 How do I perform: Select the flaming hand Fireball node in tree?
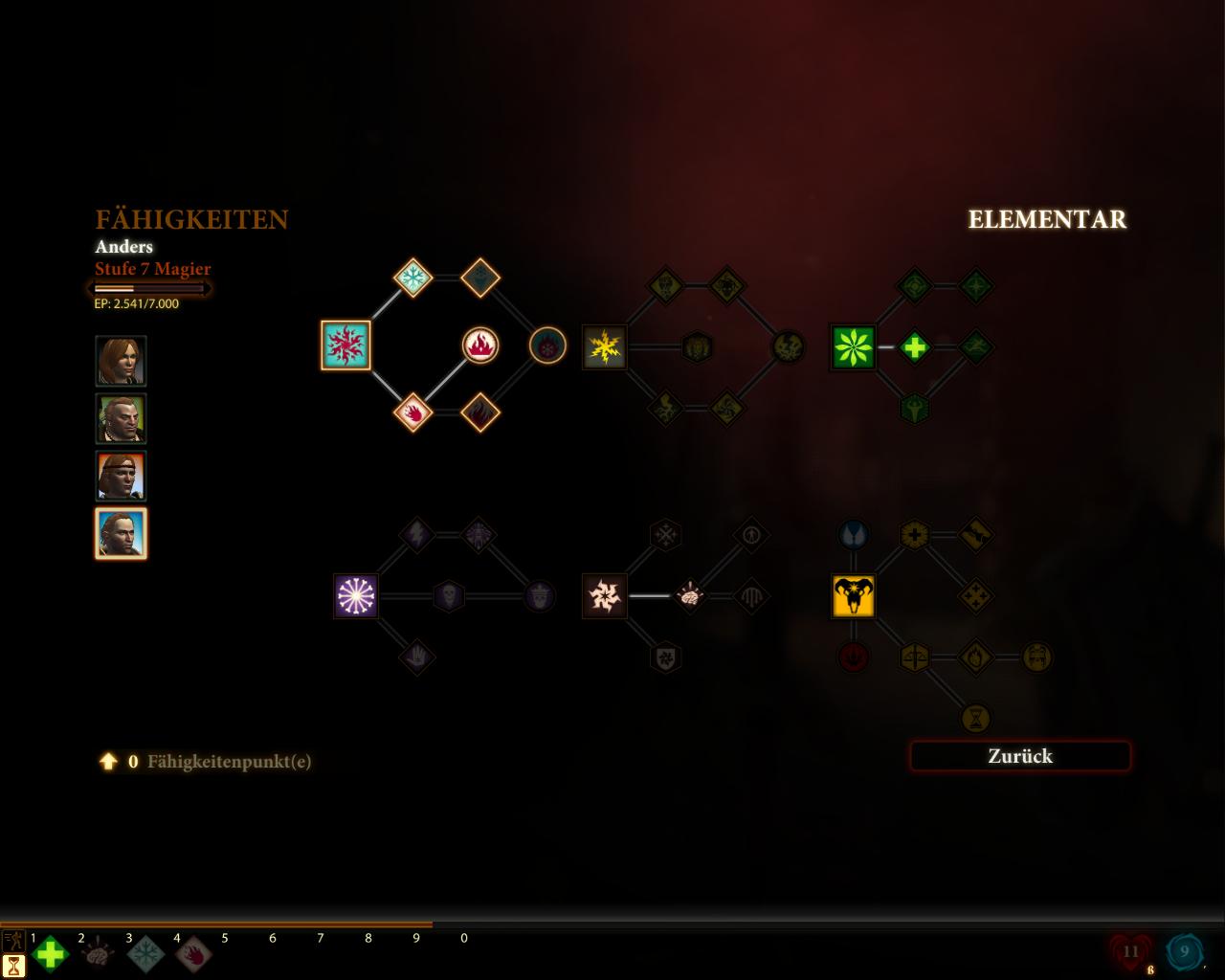413,412
